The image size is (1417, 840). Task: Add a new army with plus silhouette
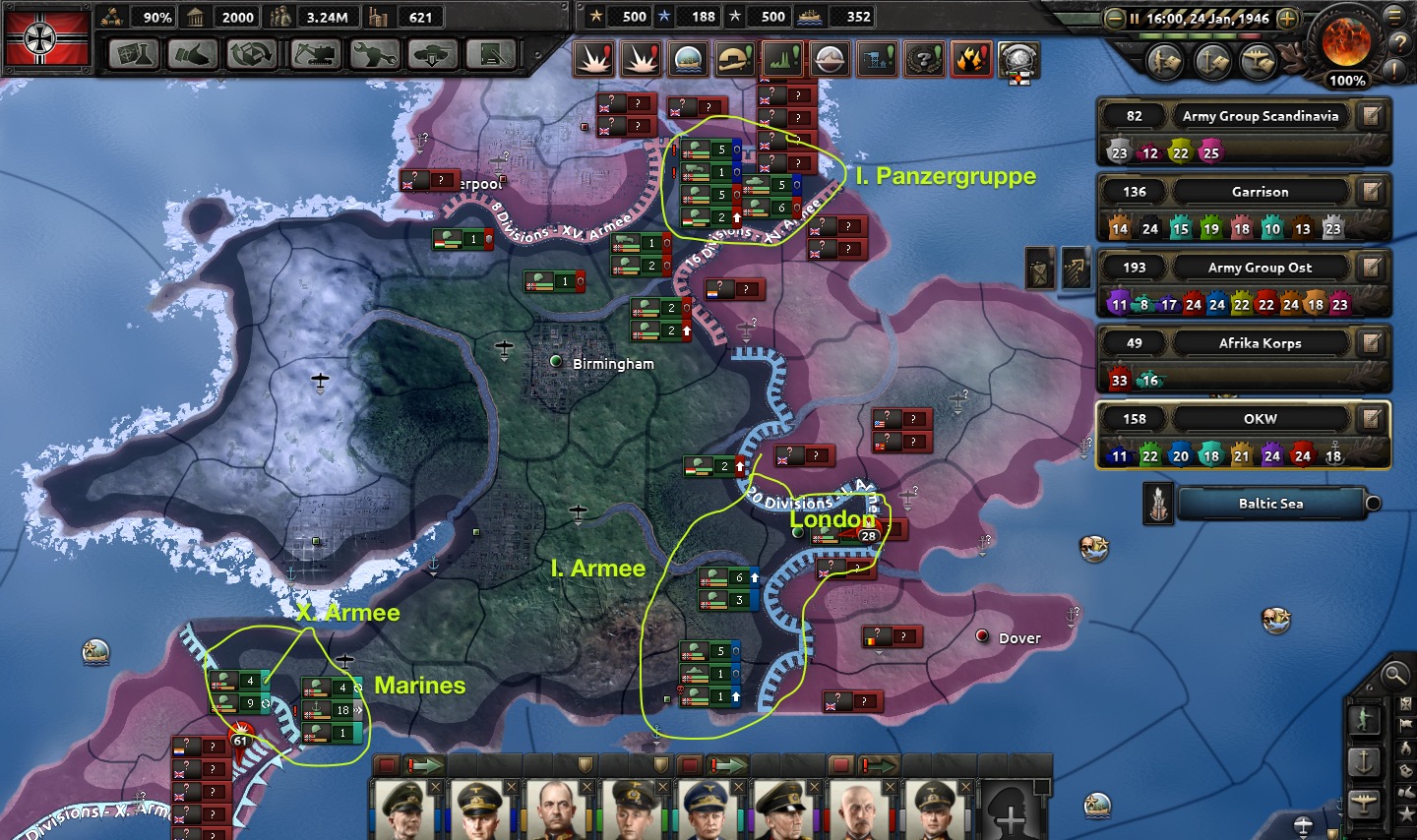(1012, 812)
